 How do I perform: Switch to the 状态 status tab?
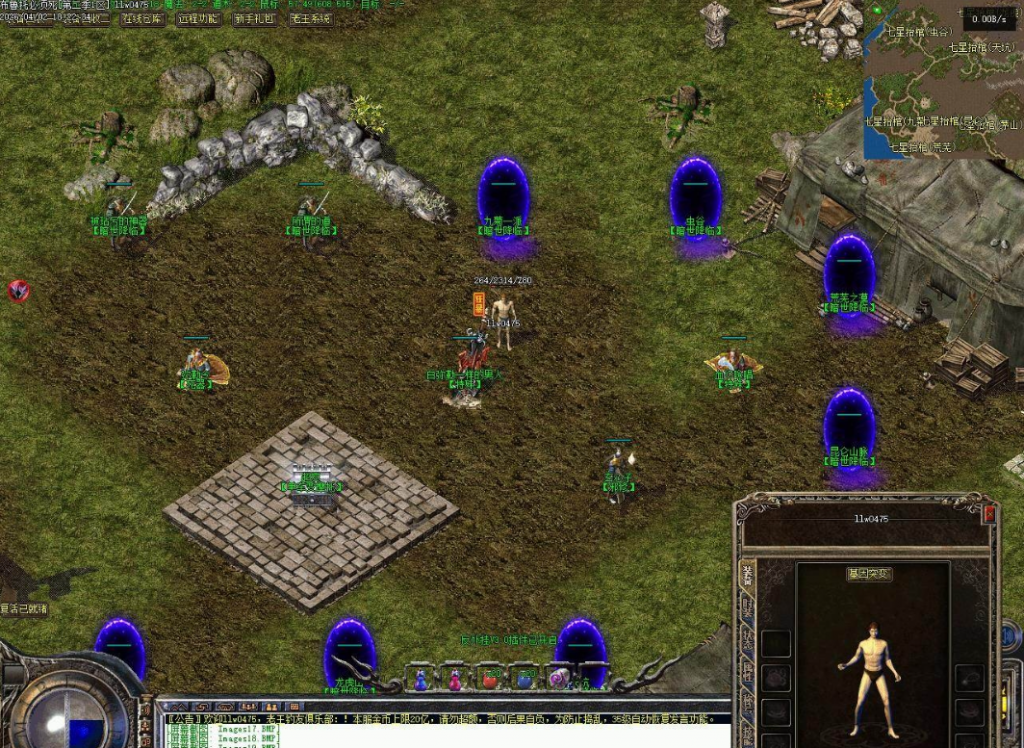tap(747, 640)
